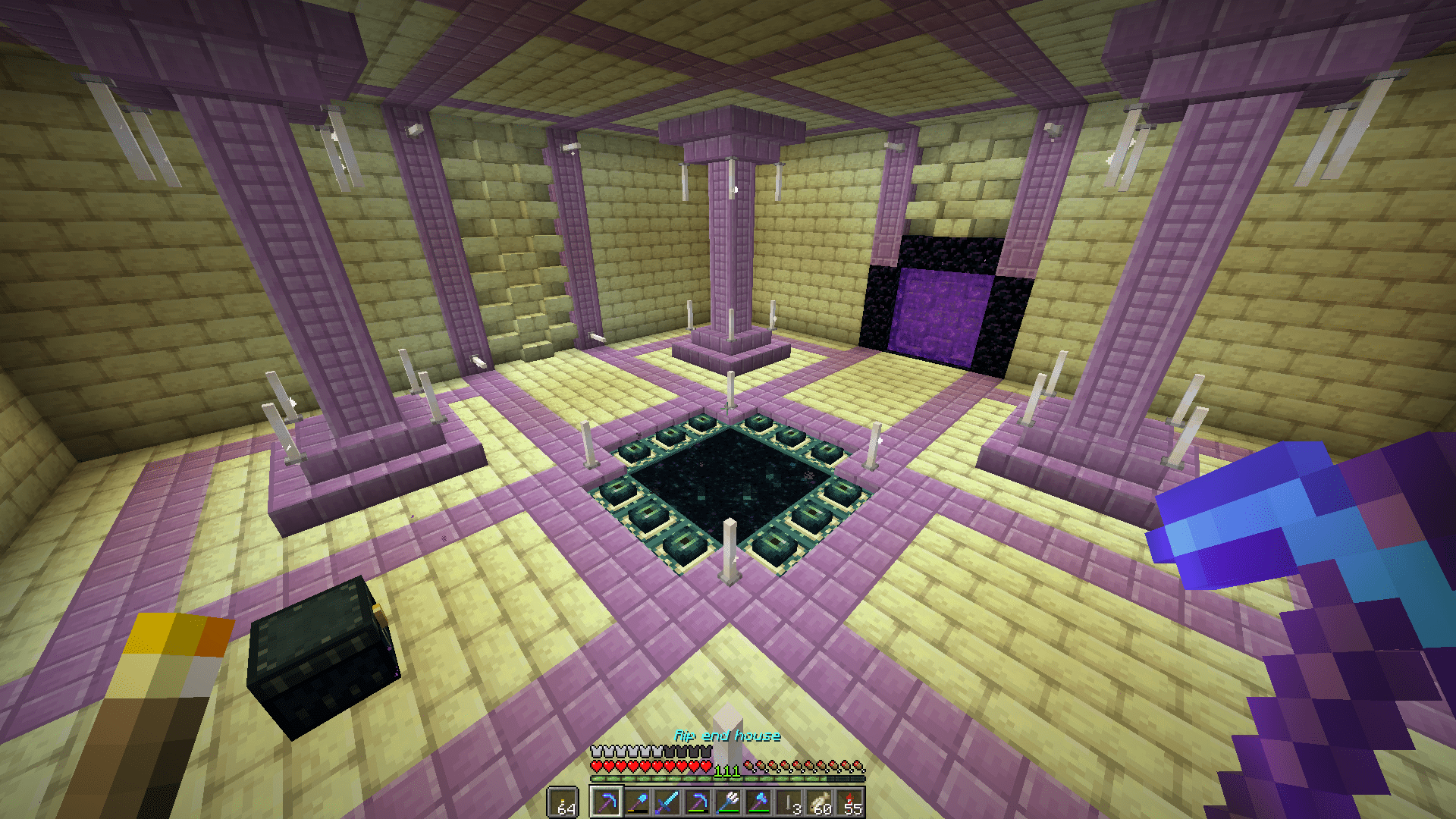Select the trident in the hotbar
This screenshot has height=819, width=1456.
click(726, 802)
